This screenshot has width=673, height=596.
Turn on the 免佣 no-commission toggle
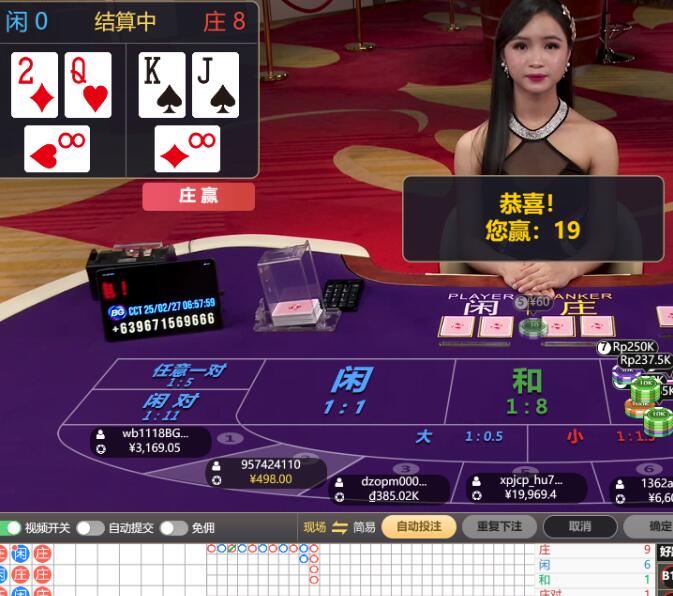click(173, 527)
